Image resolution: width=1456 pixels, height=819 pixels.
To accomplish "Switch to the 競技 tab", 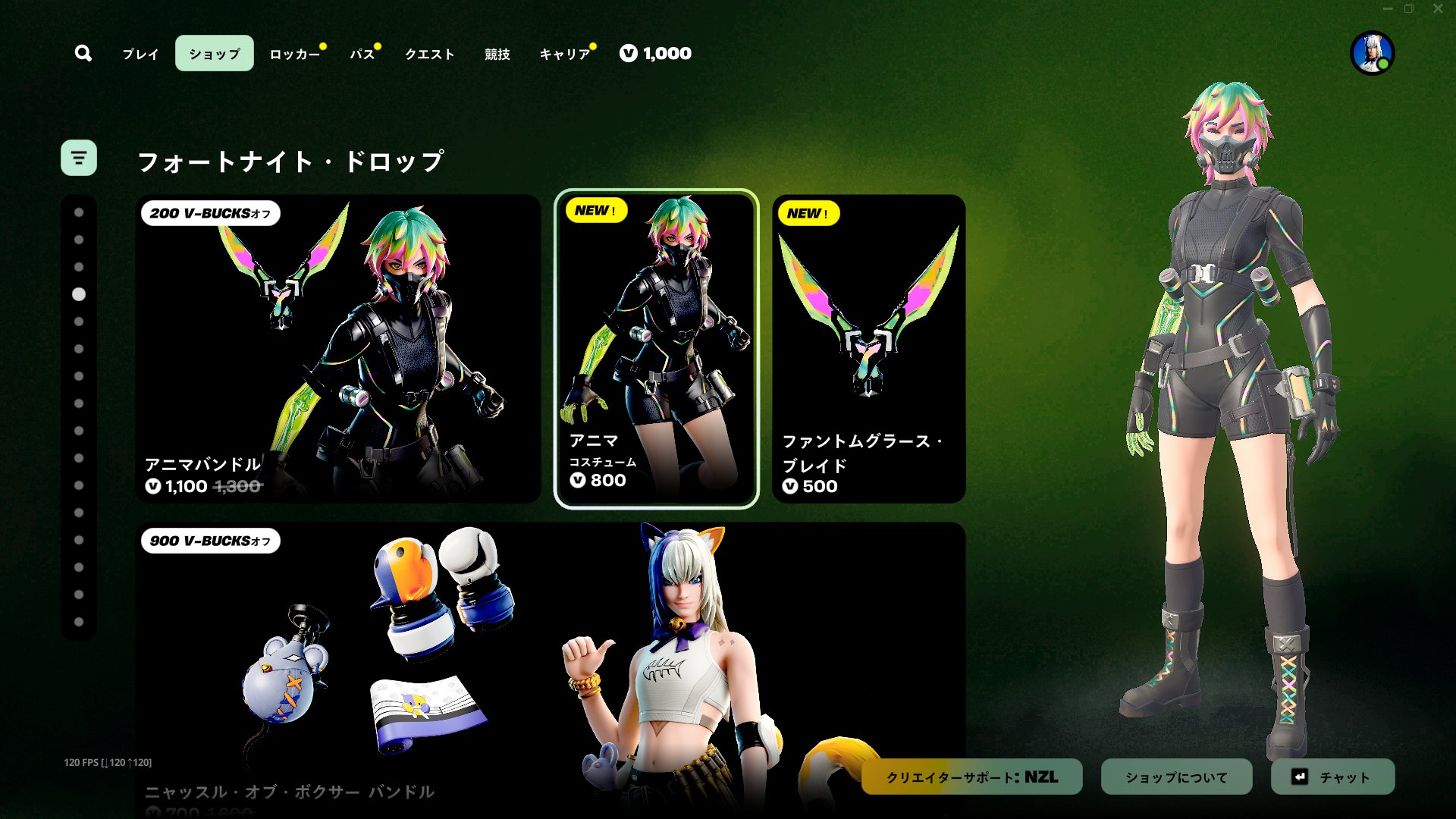I will (496, 54).
